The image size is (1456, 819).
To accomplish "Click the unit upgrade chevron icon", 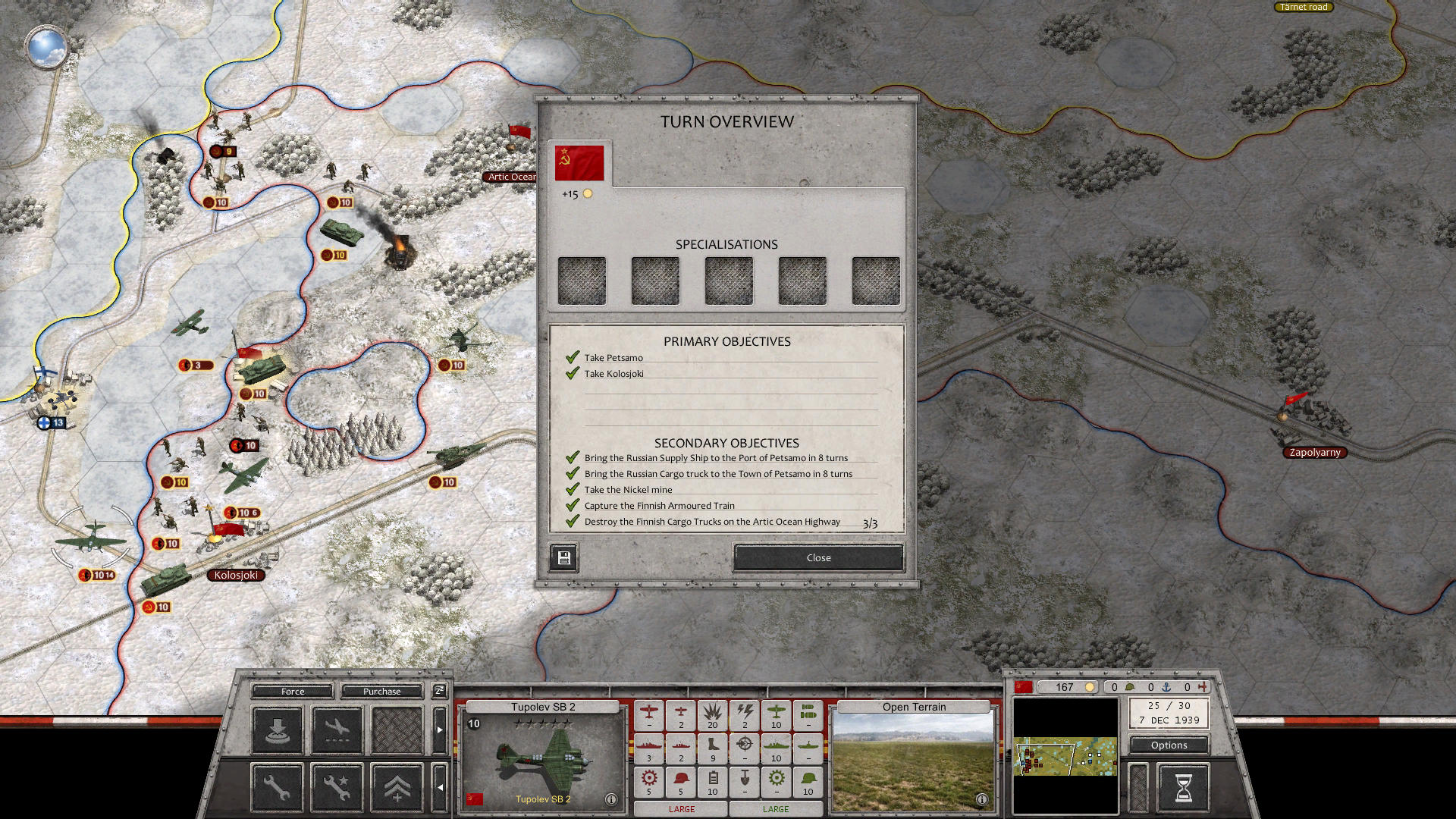I will [x=397, y=787].
